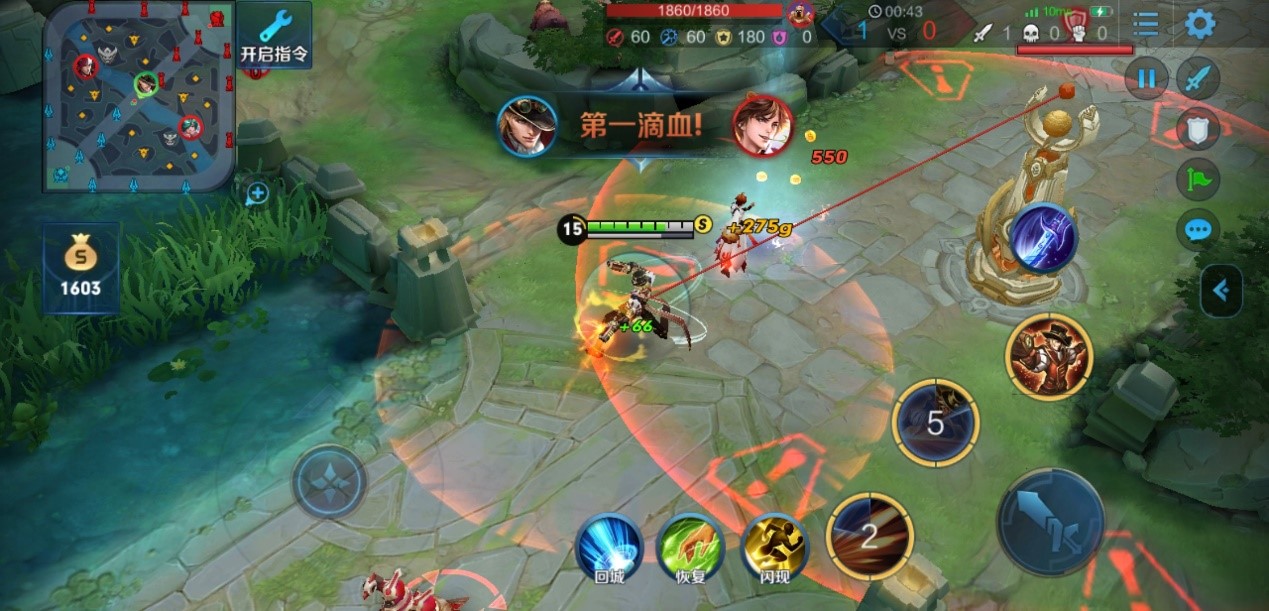
Task: Activate the skill on 2-second cooldown
Action: 869,536
